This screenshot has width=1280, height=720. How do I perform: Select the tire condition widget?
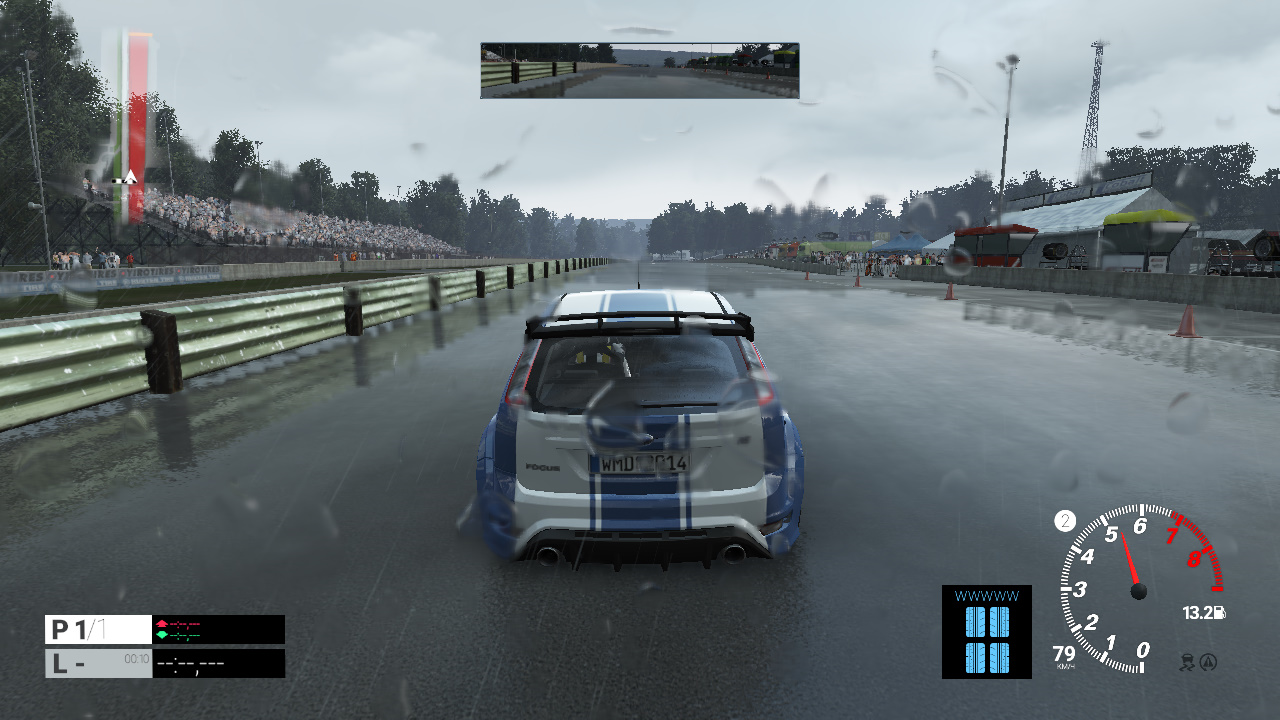[986, 632]
